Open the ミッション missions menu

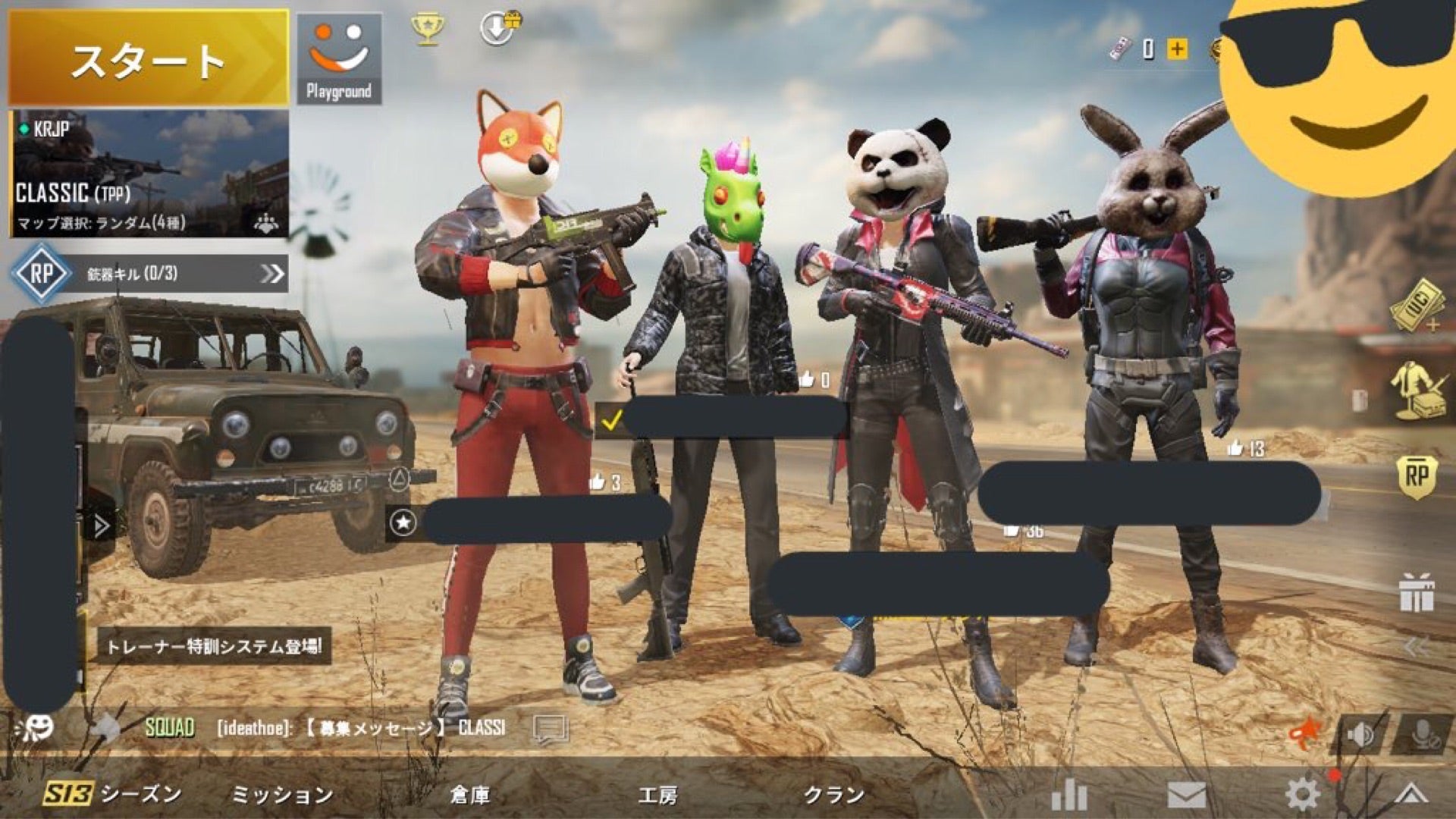(281, 795)
